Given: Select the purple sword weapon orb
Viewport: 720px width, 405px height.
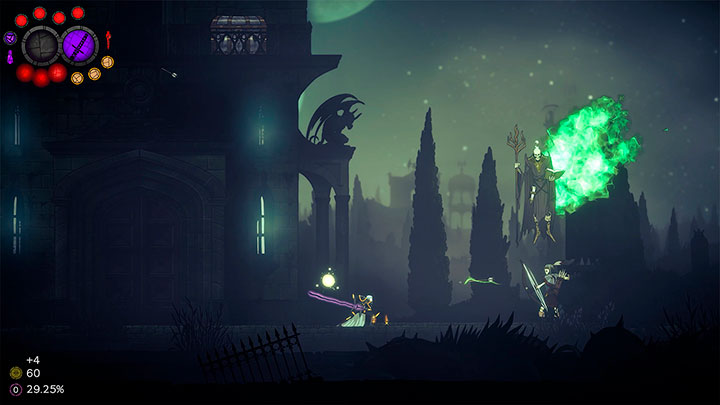Looking at the screenshot, I should 80,45.
